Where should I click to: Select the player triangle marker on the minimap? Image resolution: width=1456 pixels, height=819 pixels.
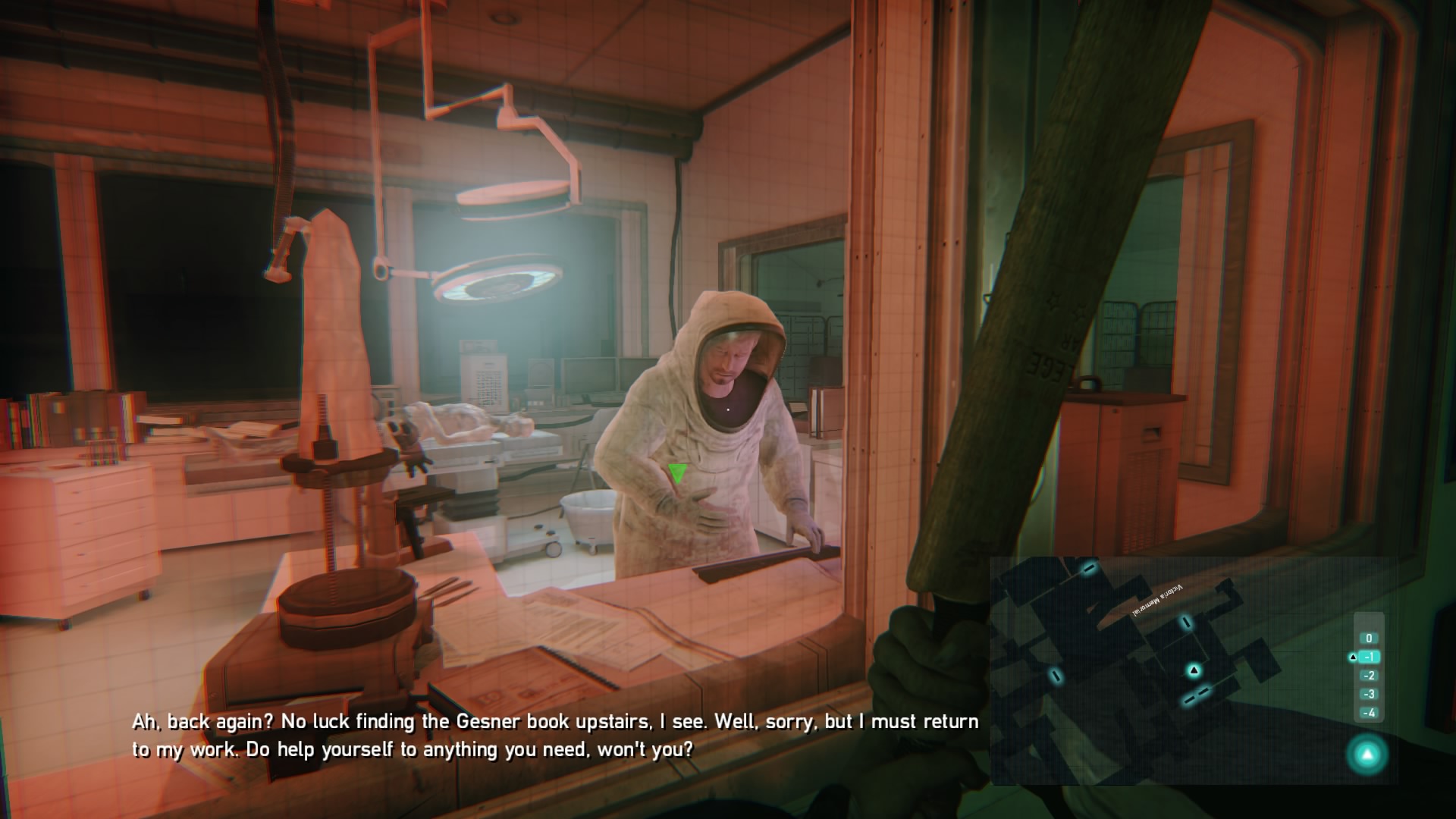1194,670
